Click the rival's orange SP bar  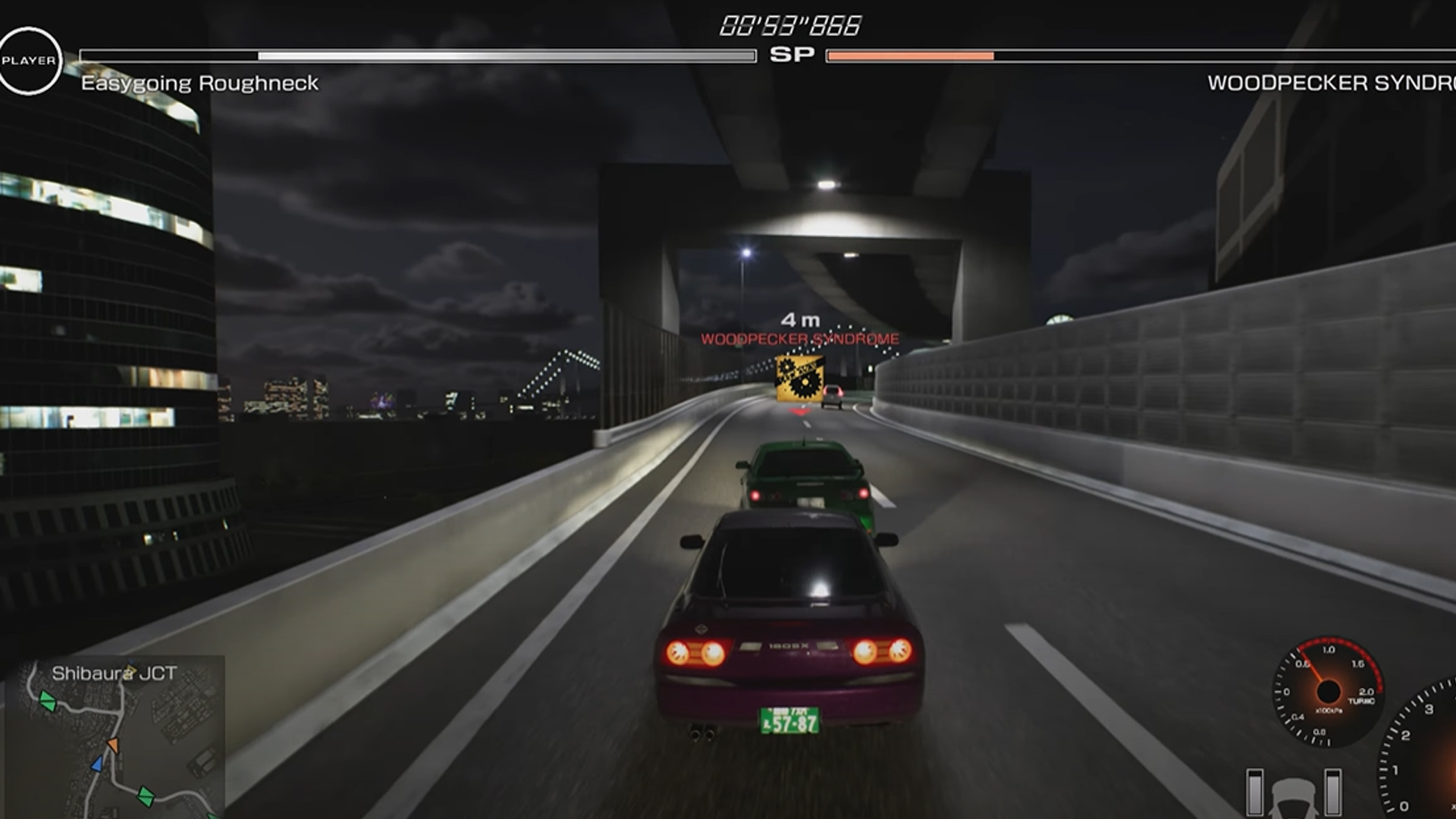click(x=910, y=54)
